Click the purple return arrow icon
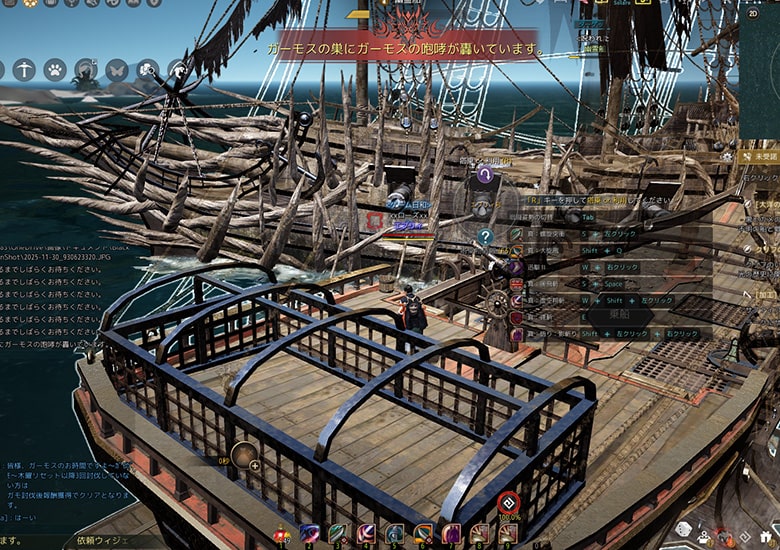 click(x=485, y=175)
